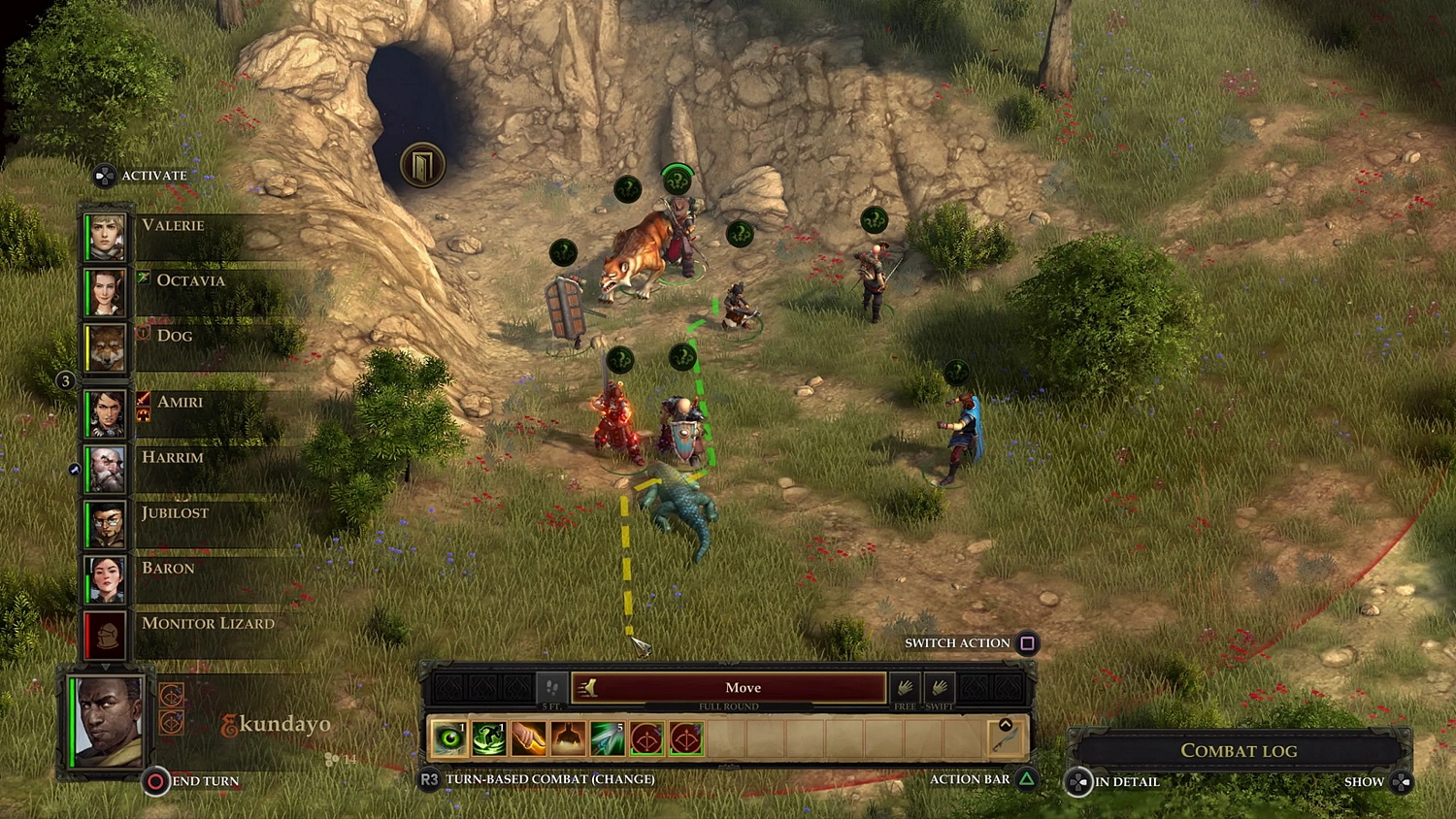1456x819 pixels.
Task: Toggle the top bow mode icon beside Ekundayo's name
Action: (171, 696)
